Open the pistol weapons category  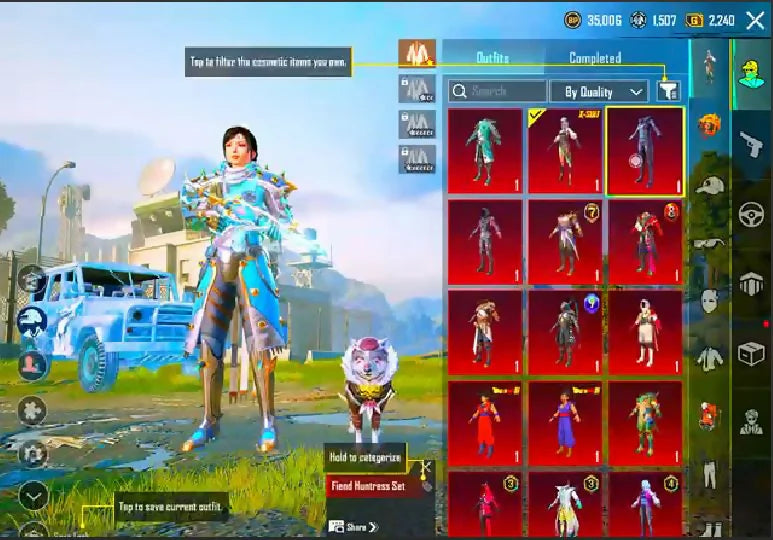tap(750, 145)
